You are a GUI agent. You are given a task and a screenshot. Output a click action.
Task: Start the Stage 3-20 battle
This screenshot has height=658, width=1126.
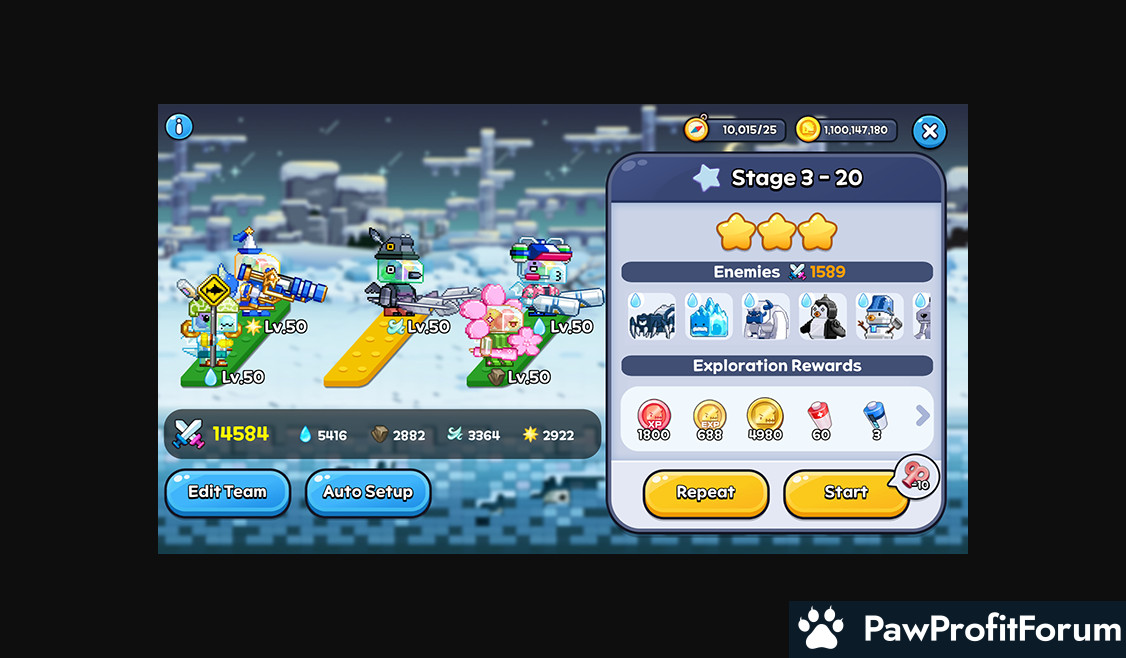(845, 493)
